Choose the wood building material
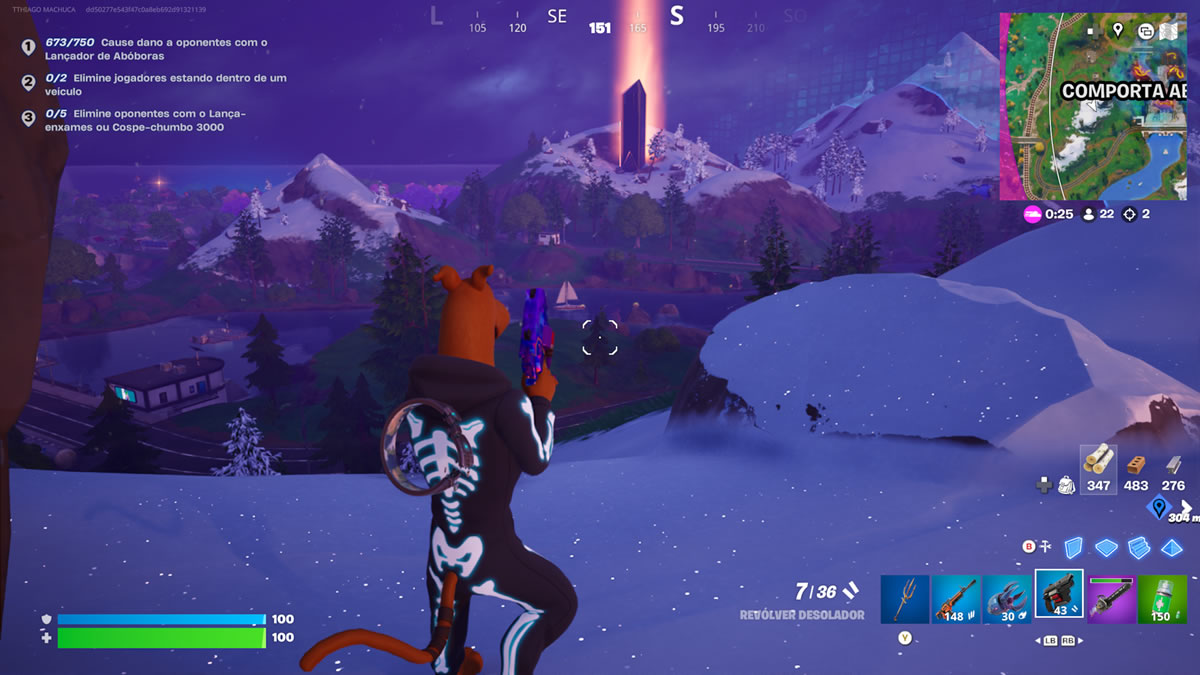Image resolution: width=1200 pixels, height=675 pixels. (x=1099, y=465)
